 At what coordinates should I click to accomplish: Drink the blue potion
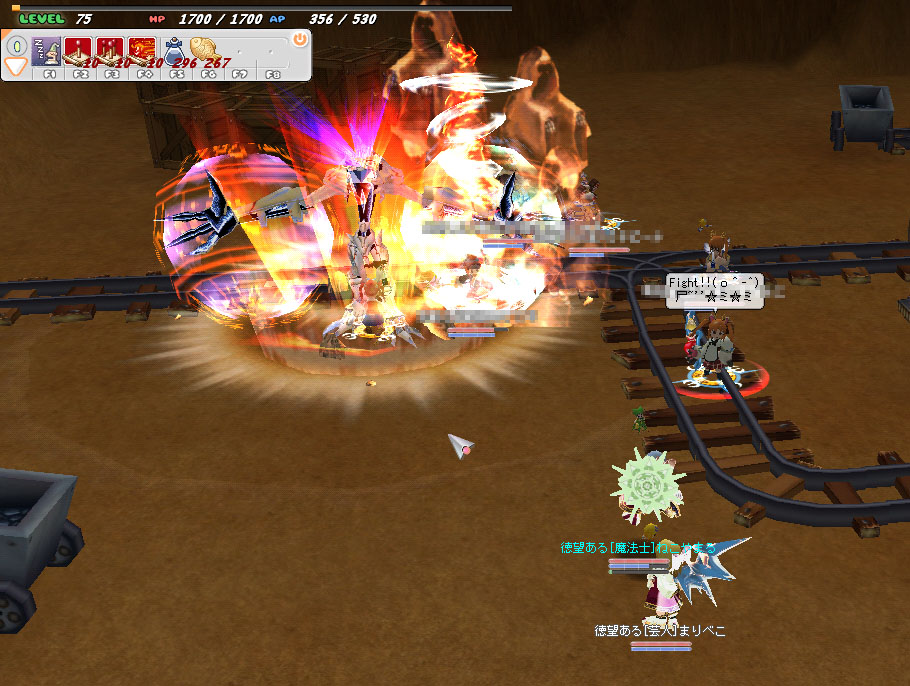(175, 49)
